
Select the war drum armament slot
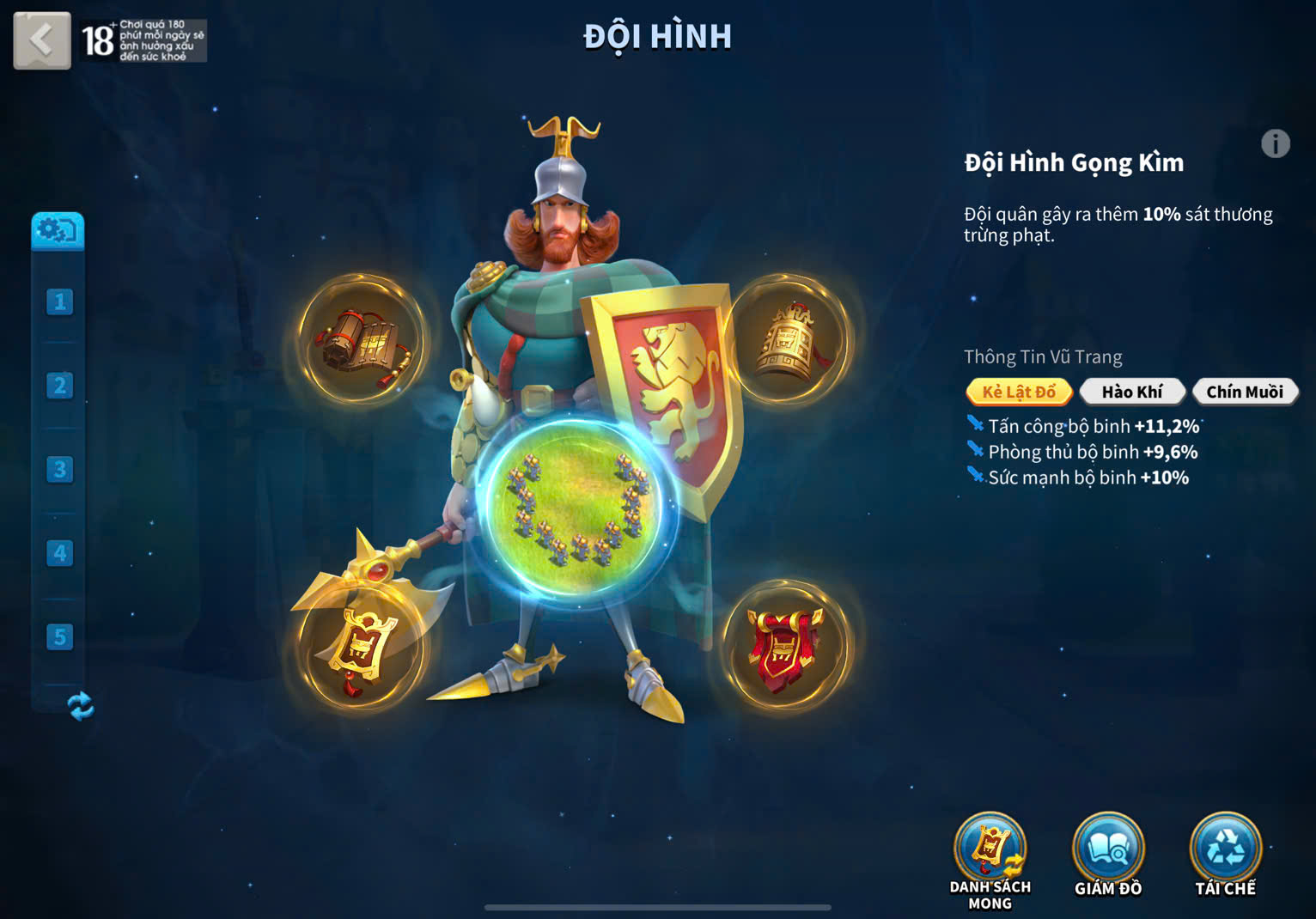point(361,340)
